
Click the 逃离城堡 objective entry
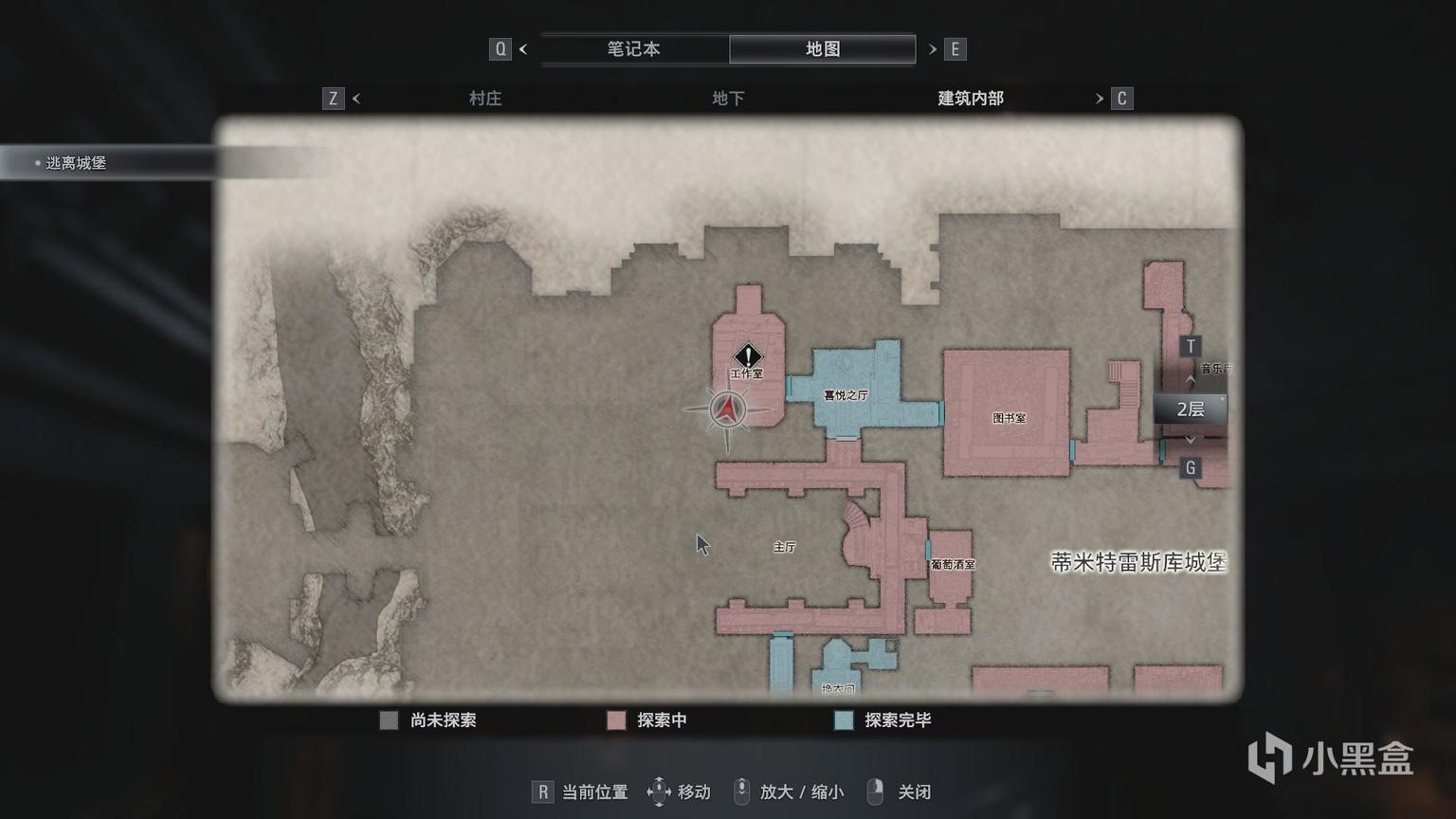76,163
